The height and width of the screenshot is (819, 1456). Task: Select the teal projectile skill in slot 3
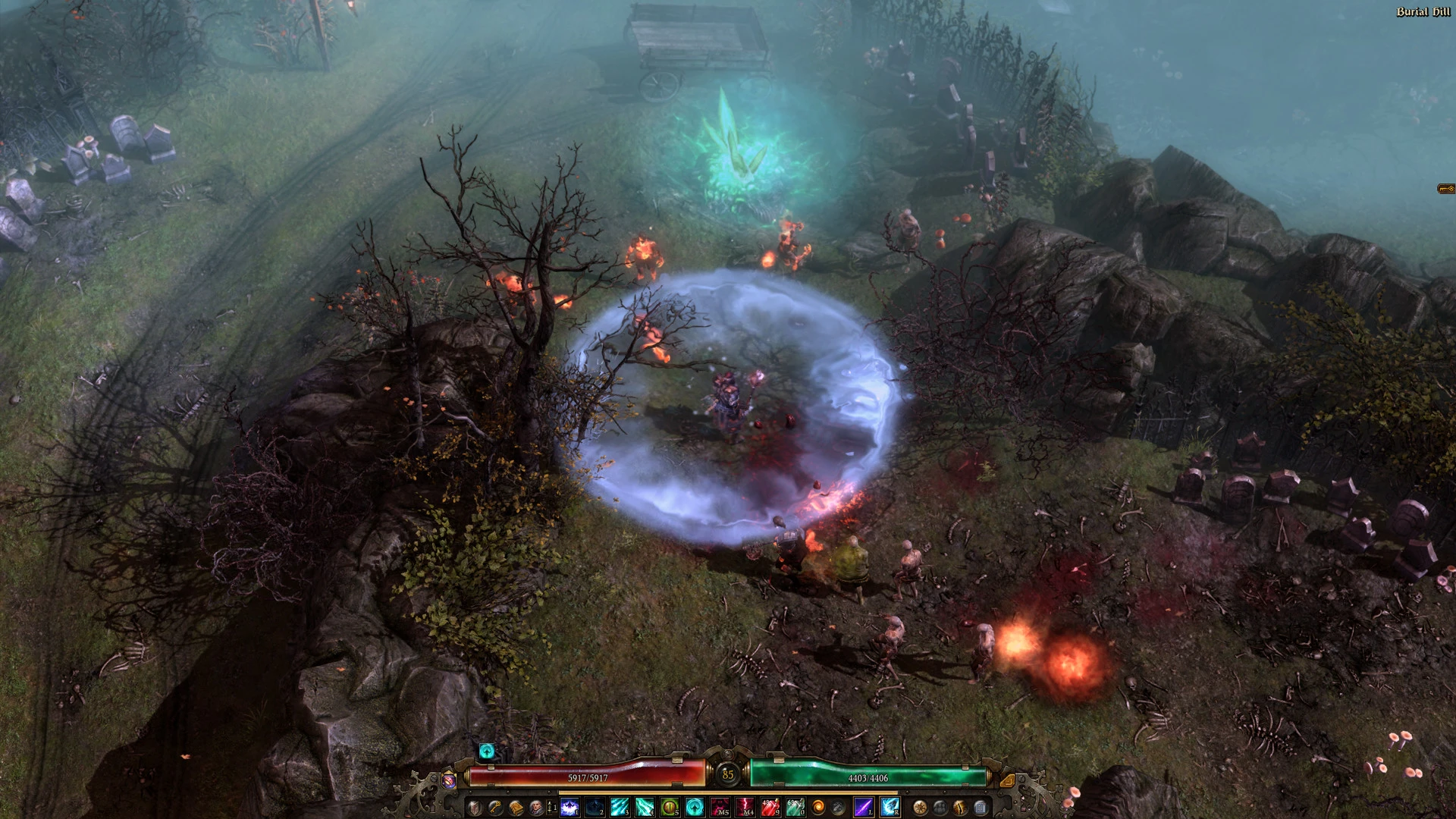click(x=619, y=806)
